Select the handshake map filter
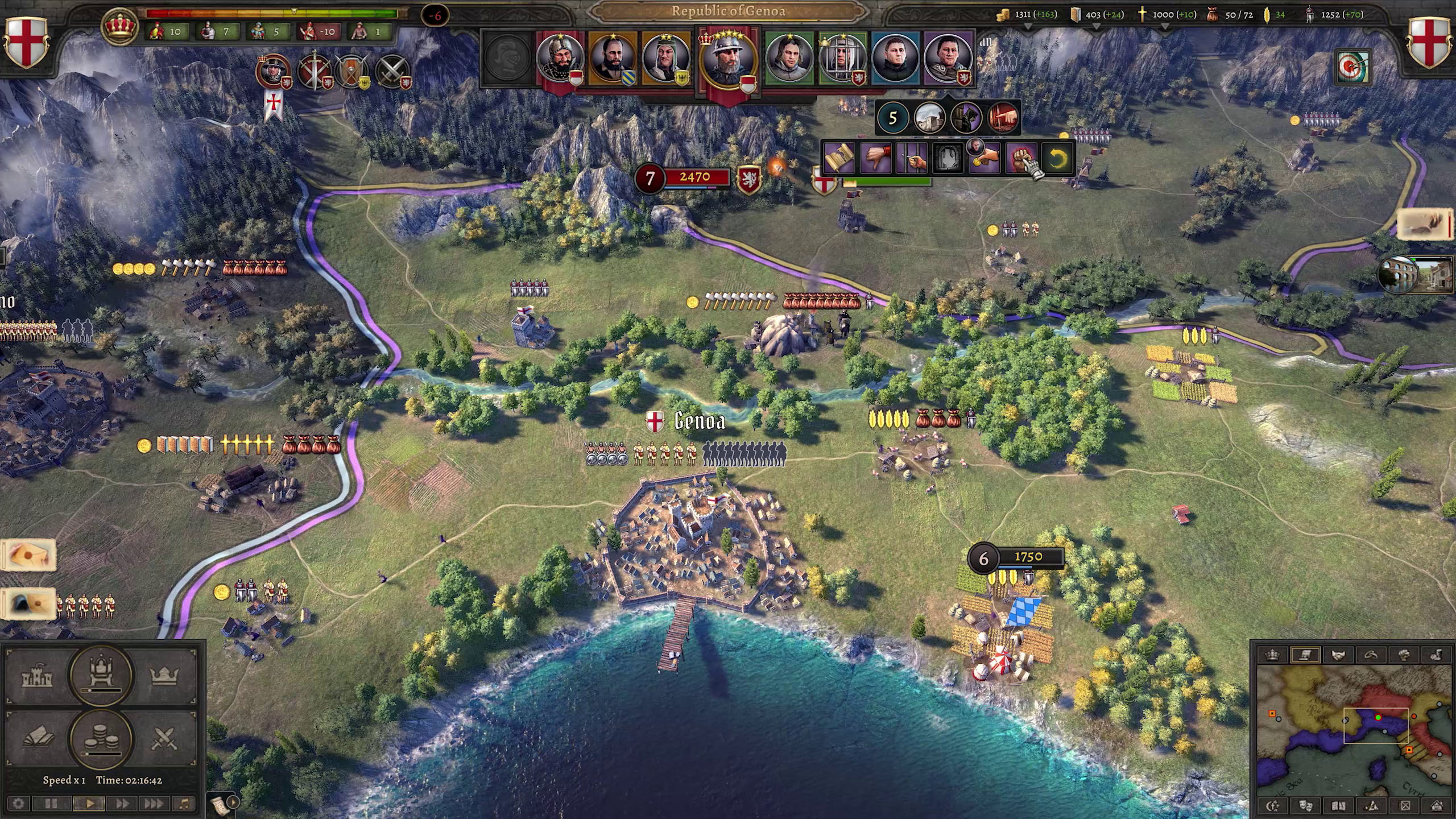The width and height of the screenshot is (1456, 819). (1338, 655)
